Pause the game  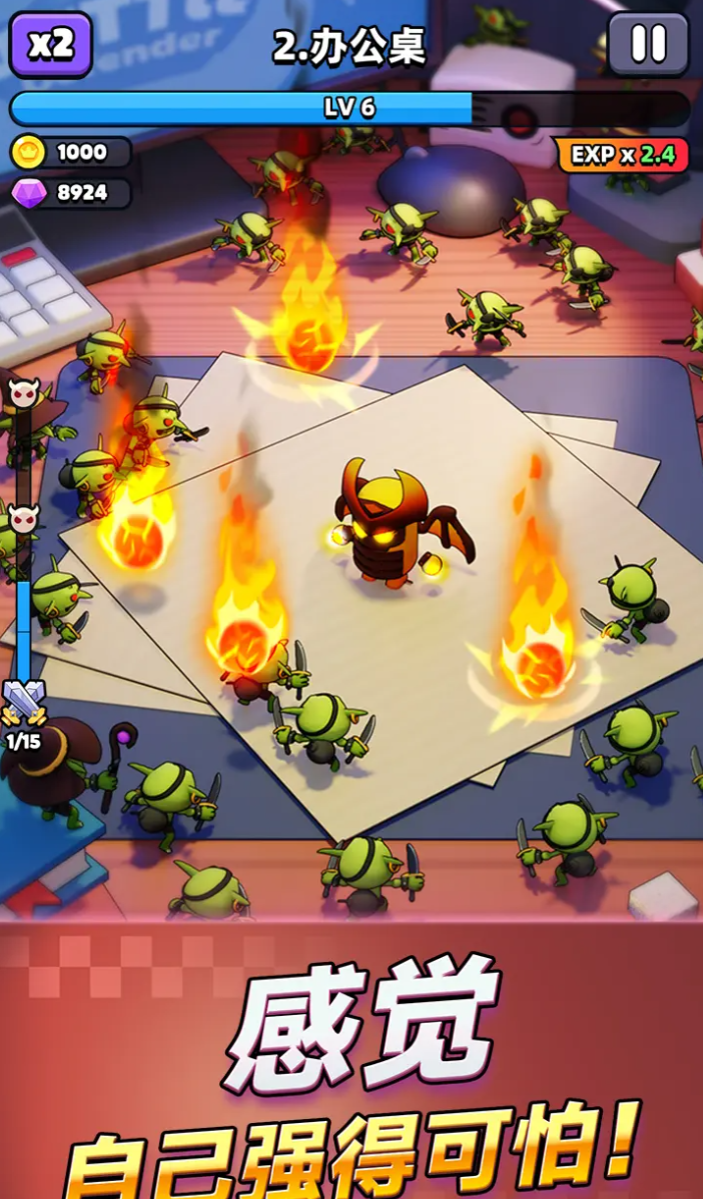pyautogui.click(x=648, y=45)
